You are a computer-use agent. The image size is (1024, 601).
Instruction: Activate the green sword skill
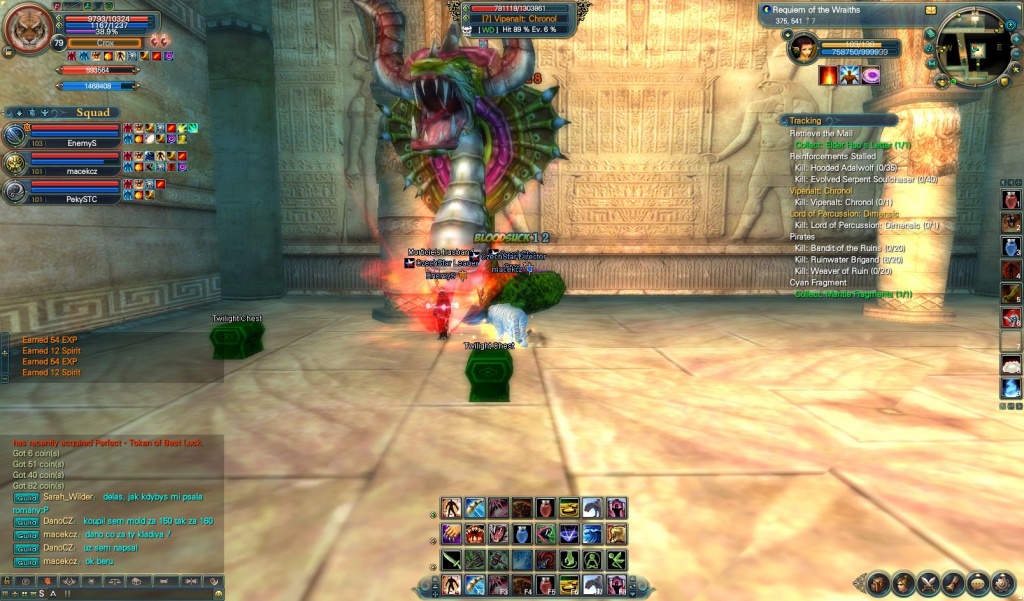tap(451, 560)
